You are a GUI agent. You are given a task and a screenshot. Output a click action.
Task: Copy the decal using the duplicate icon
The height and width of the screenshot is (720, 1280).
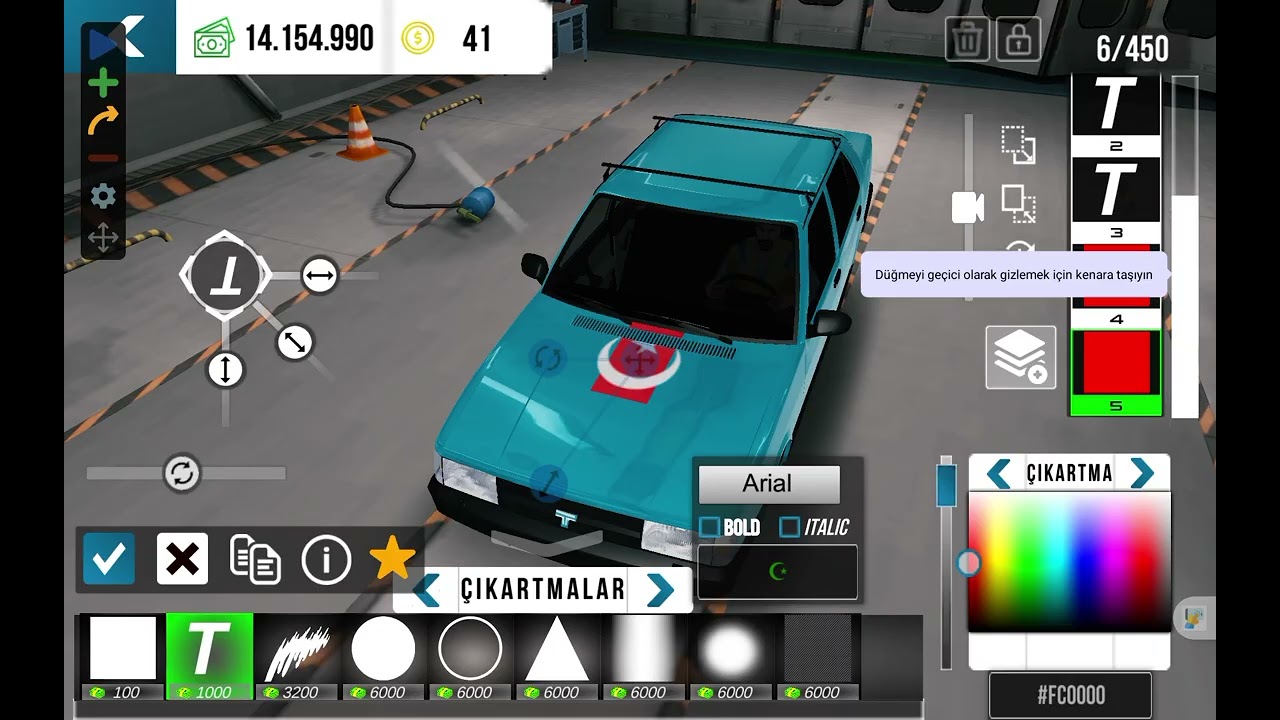click(255, 558)
